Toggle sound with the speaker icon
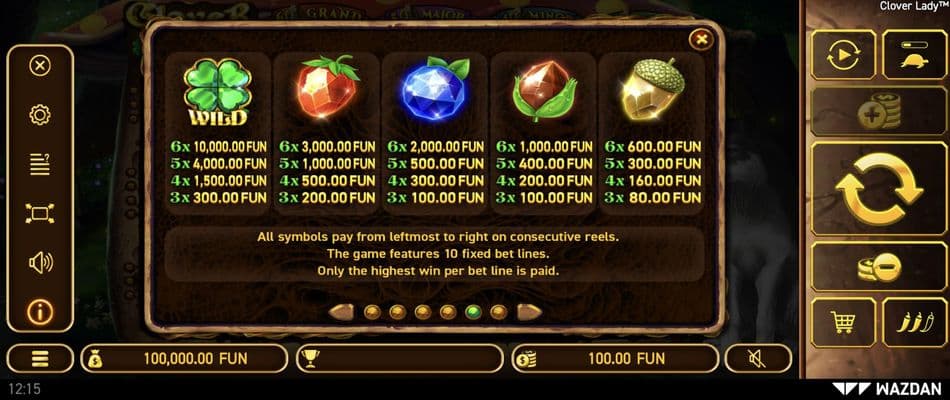The width and height of the screenshot is (950, 400). coord(40,262)
